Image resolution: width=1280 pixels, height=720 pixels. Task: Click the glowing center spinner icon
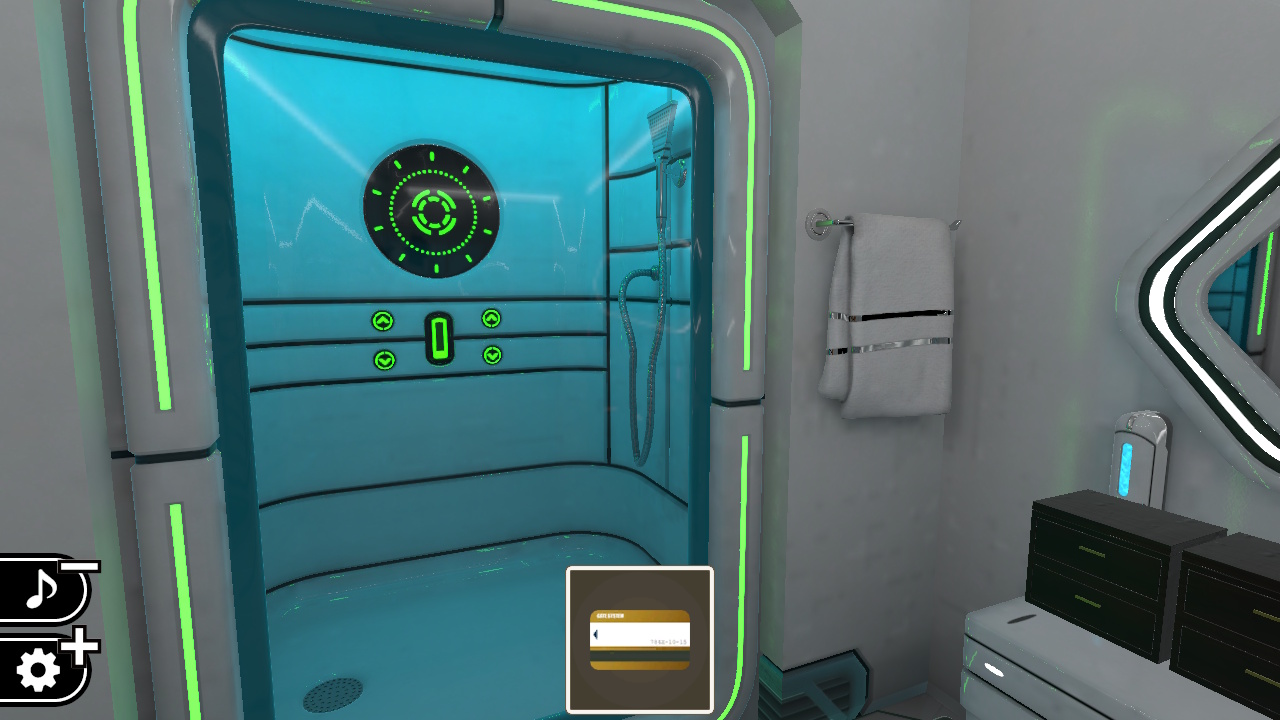(x=432, y=212)
